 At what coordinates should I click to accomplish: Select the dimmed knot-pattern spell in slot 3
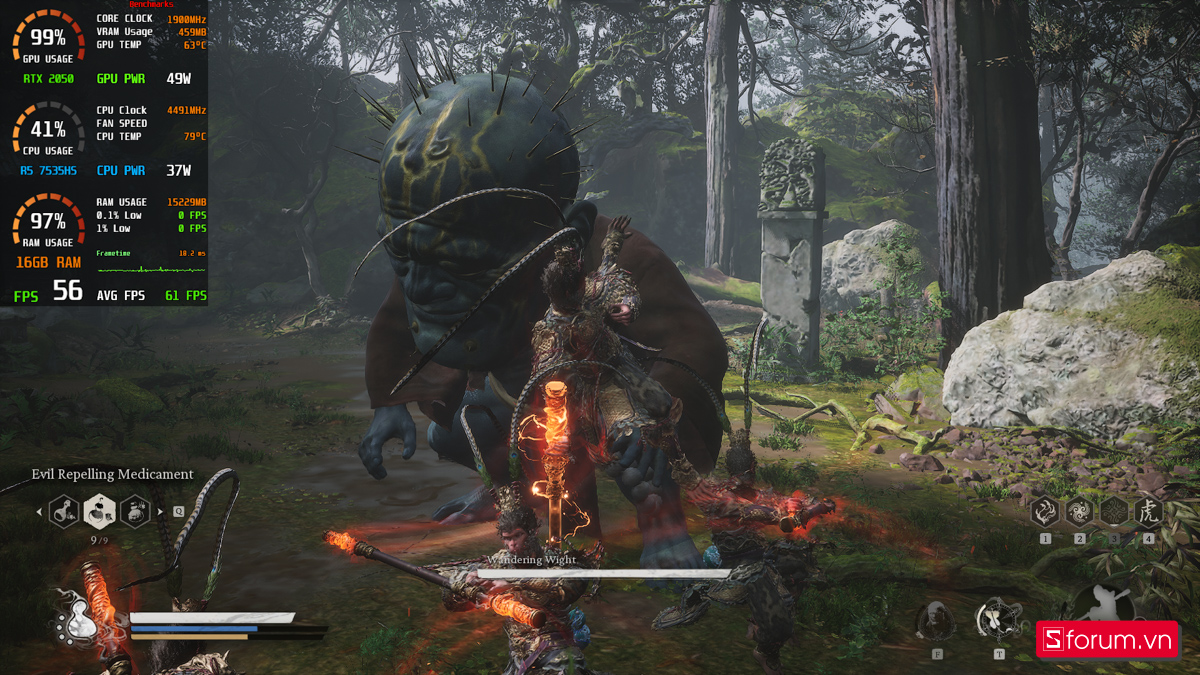tap(1114, 512)
